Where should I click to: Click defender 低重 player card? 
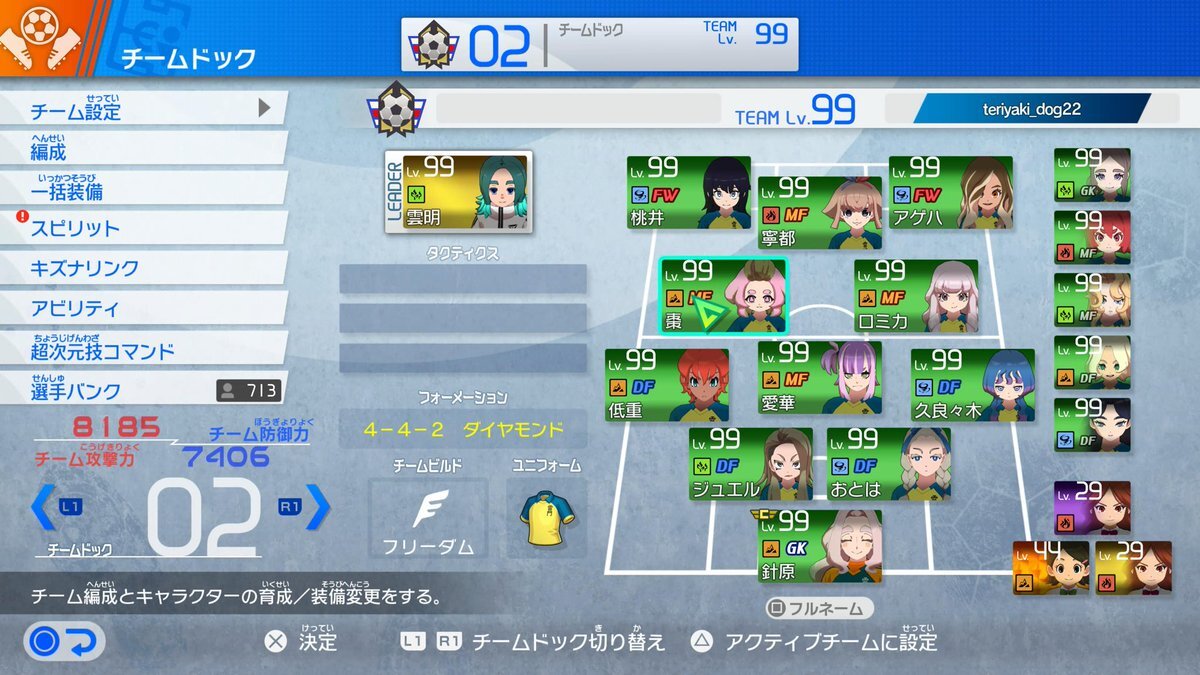666,384
